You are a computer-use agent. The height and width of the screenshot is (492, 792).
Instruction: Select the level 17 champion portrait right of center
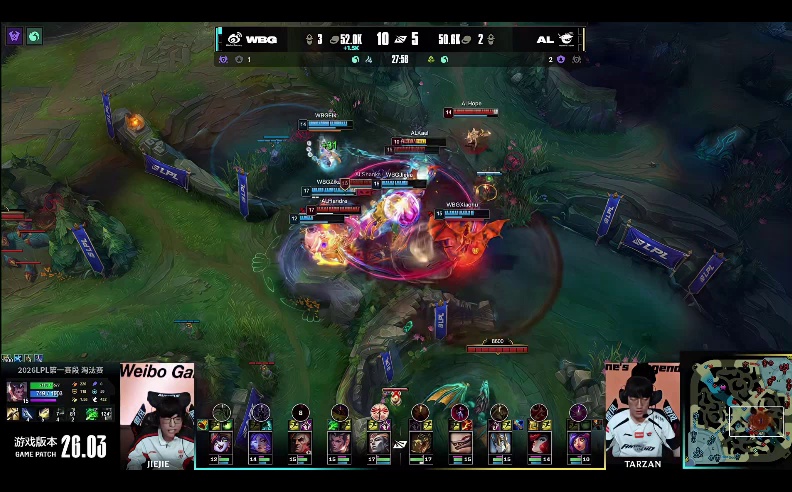[420, 442]
